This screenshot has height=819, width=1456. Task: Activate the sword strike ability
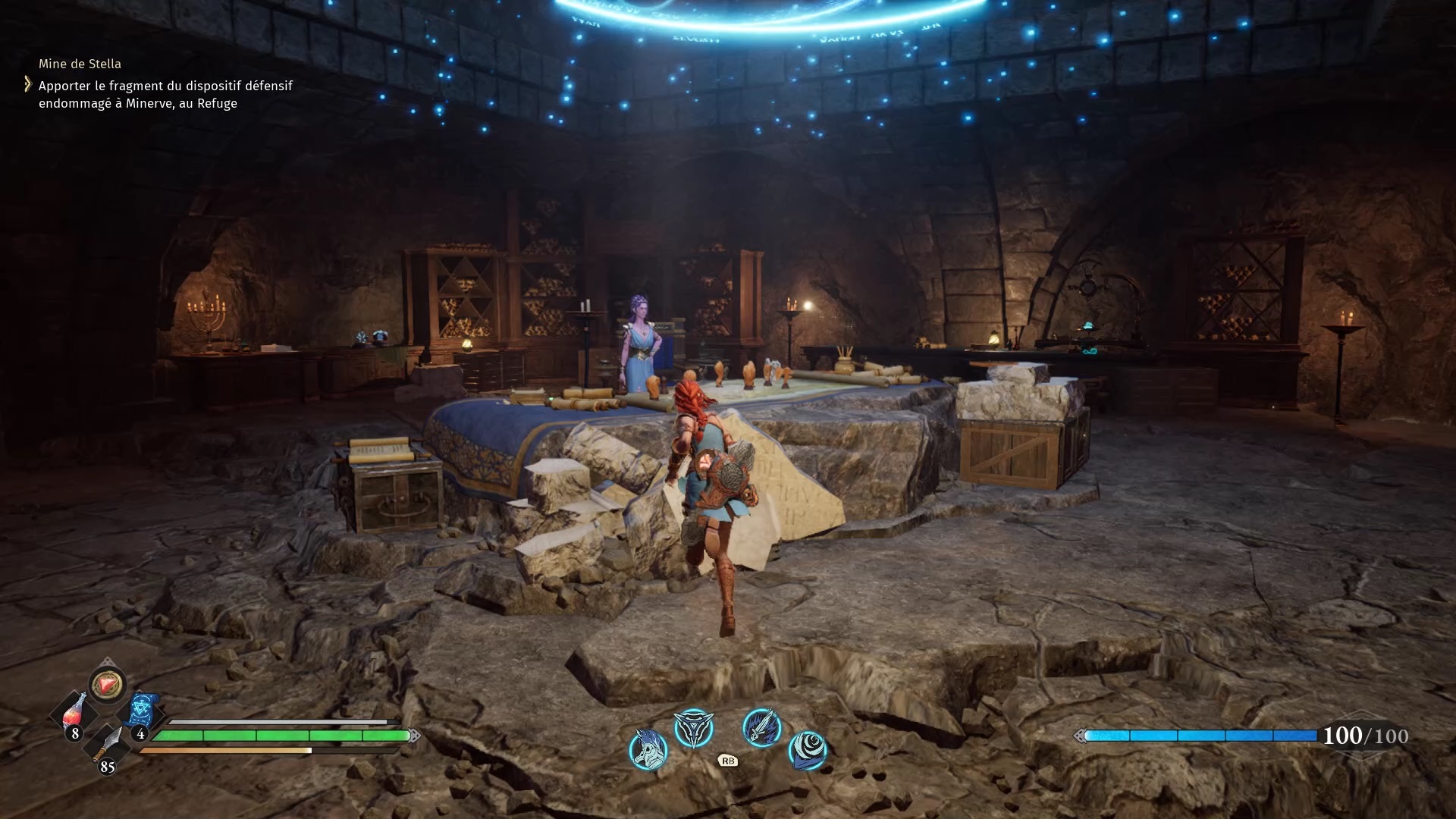coord(761,727)
